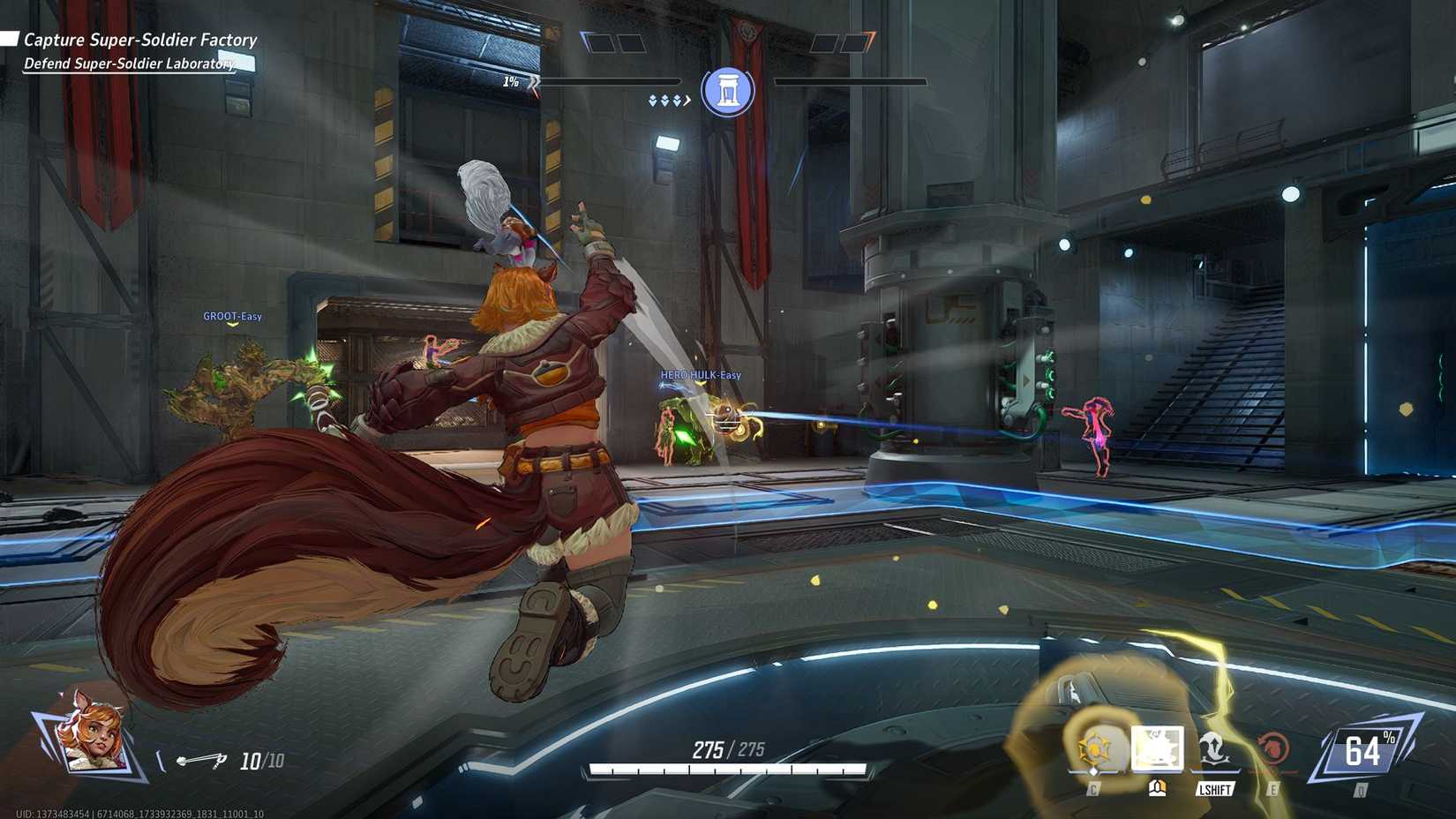Click the faction emblem on the red banner

[747, 29]
